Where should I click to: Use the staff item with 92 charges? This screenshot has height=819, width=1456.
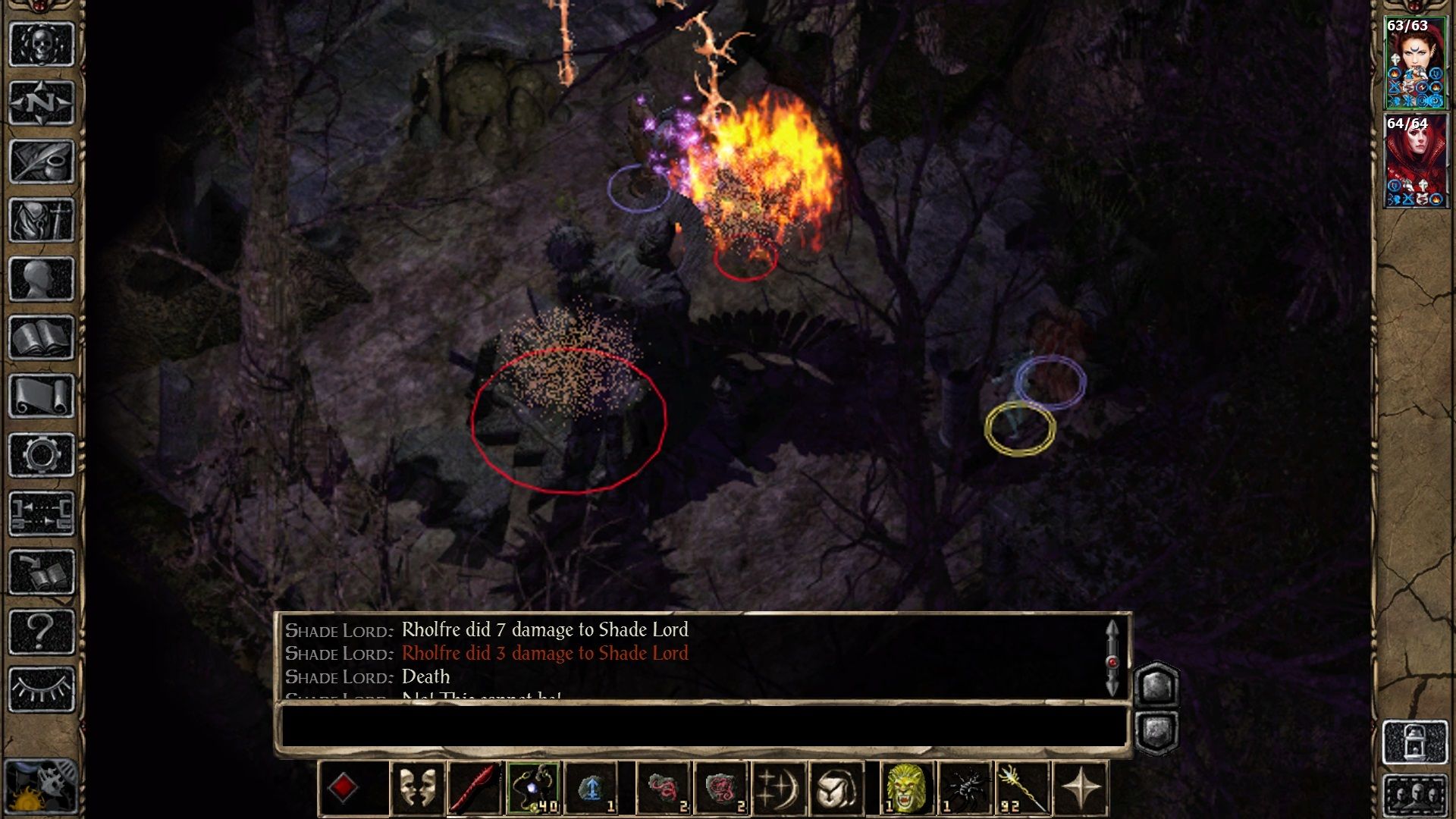[1022, 789]
